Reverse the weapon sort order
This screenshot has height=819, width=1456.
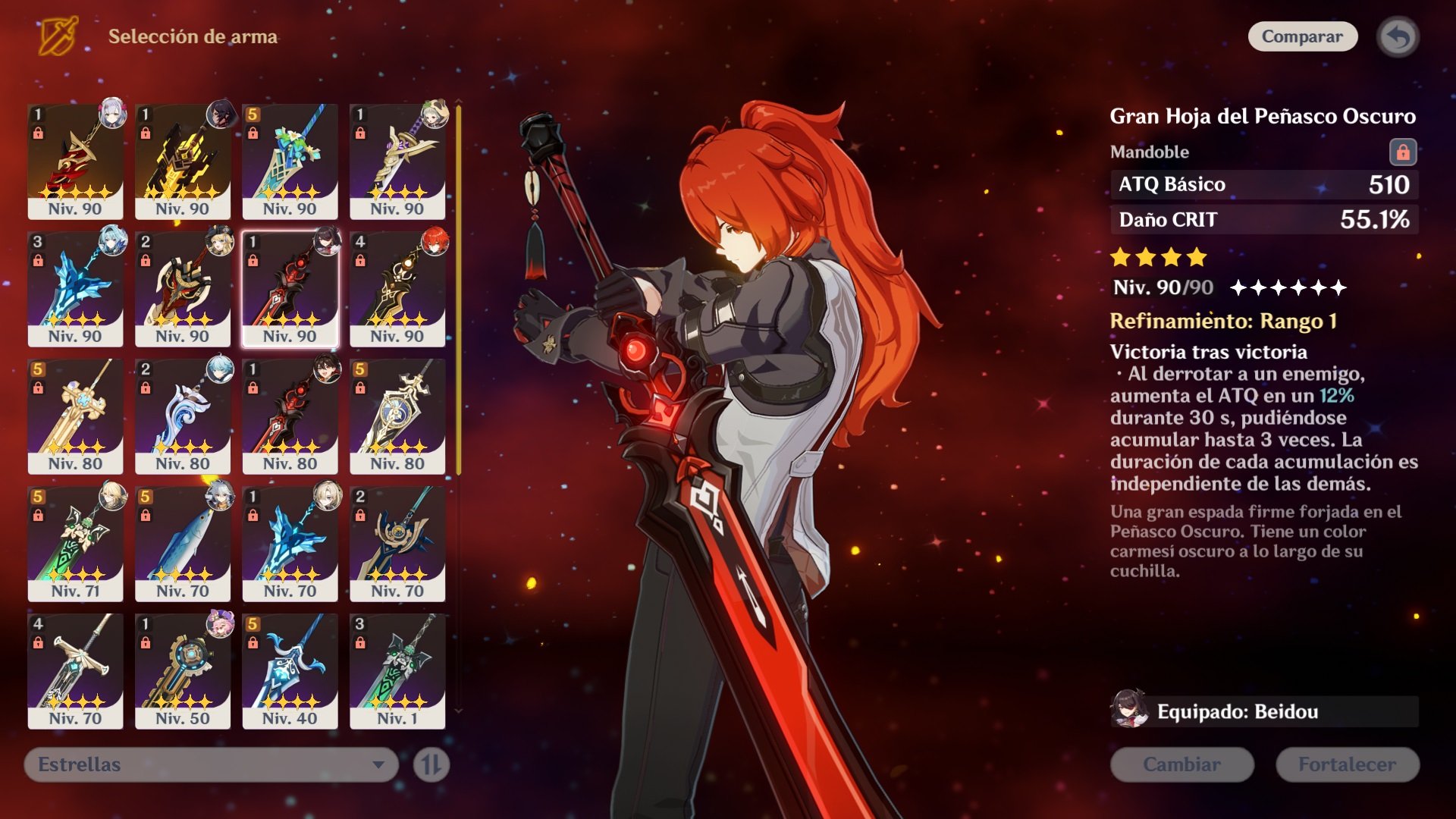431,764
